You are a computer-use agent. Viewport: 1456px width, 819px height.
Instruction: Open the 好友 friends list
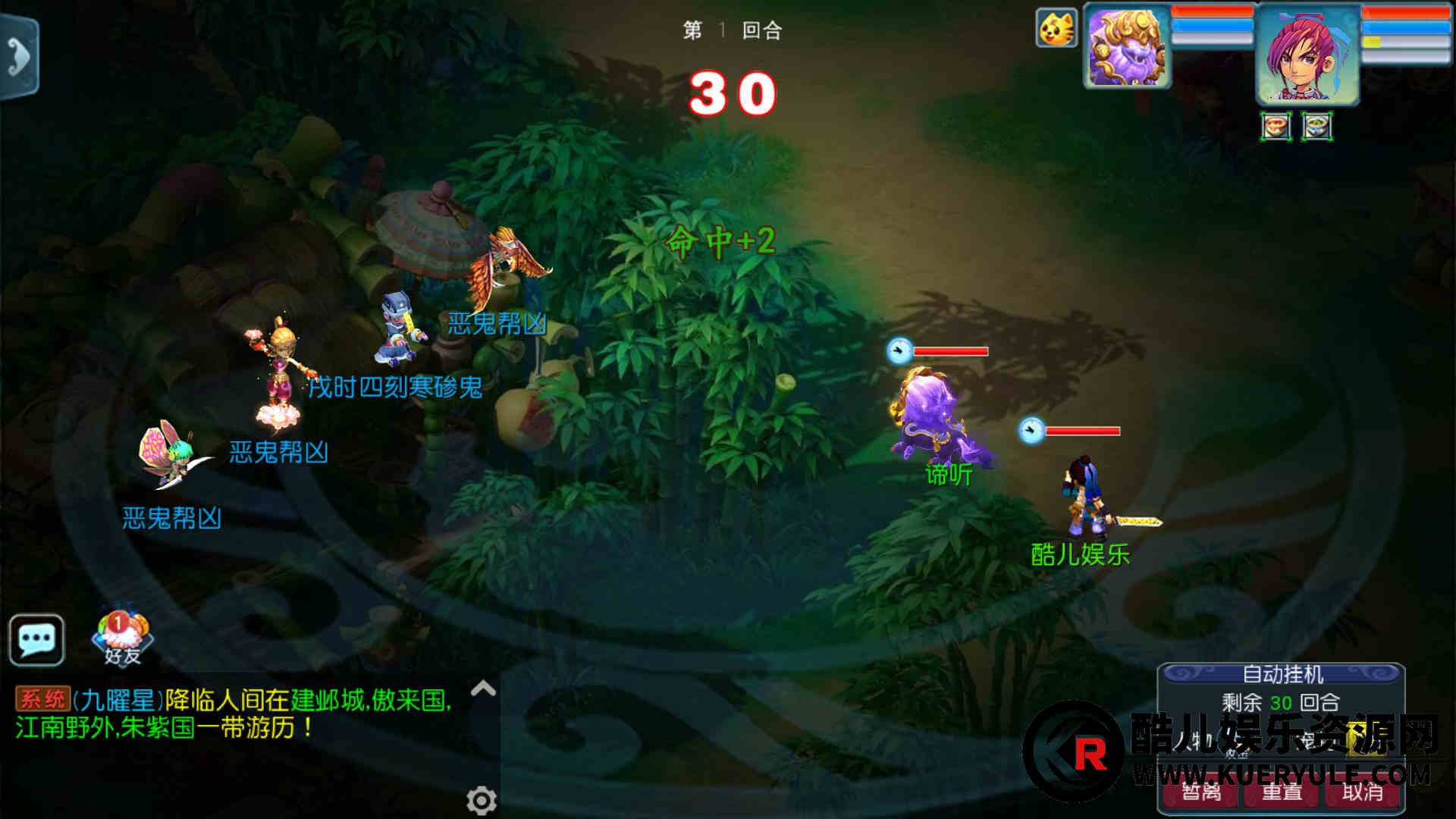(x=122, y=638)
